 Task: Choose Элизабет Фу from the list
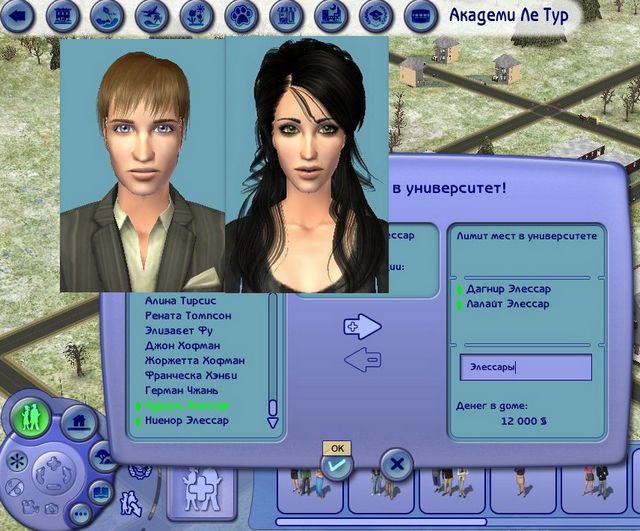point(181,330)
